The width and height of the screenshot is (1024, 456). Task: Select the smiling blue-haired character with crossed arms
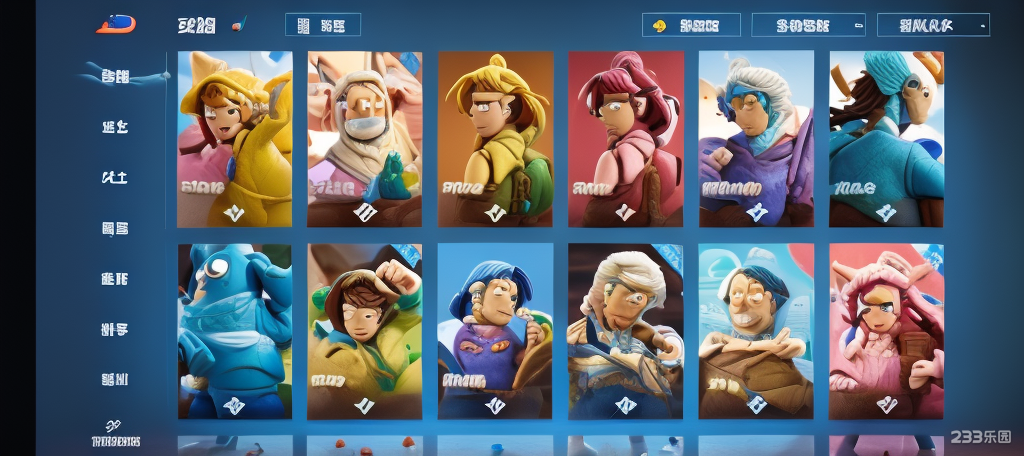point(756,331)
